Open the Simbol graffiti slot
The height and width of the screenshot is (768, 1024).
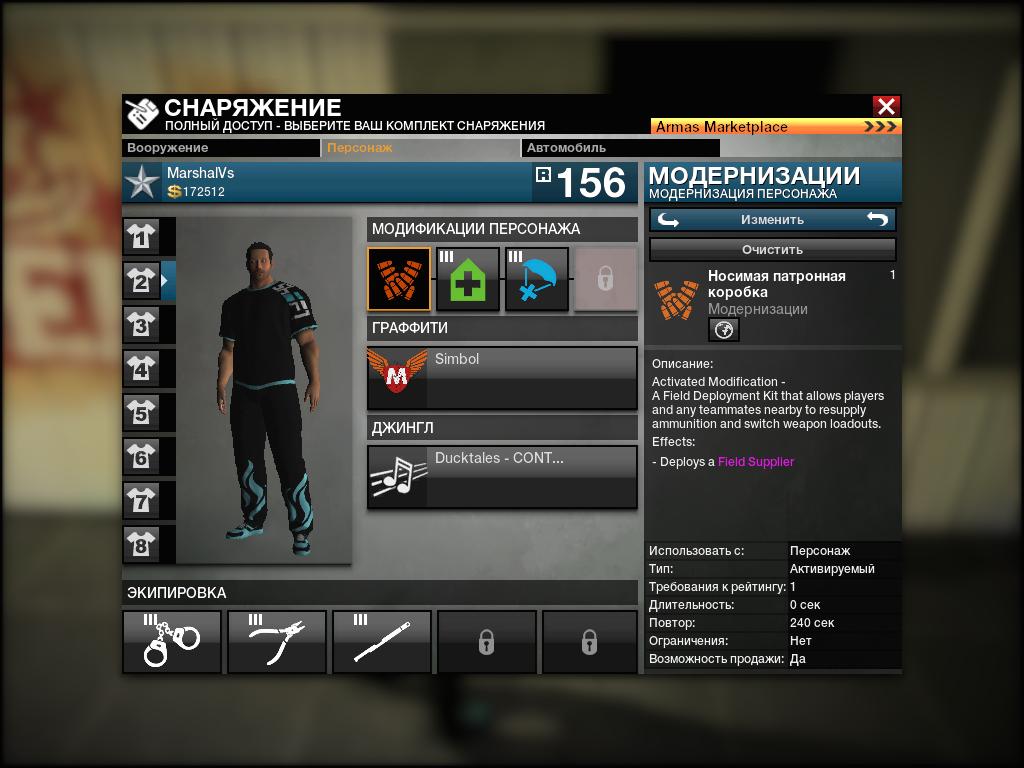point(502,377)
